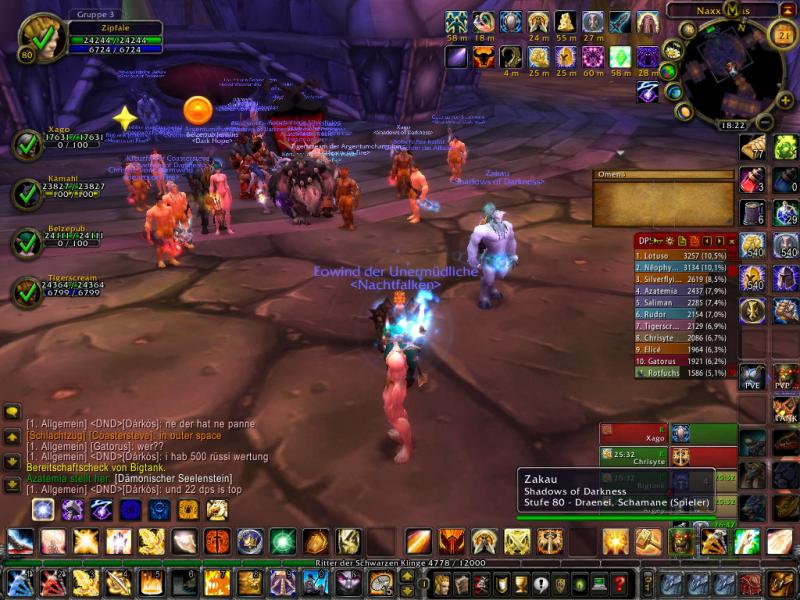Activate the PVE equipment set button
The image size is (800, 600).
[x=752, y=378]
